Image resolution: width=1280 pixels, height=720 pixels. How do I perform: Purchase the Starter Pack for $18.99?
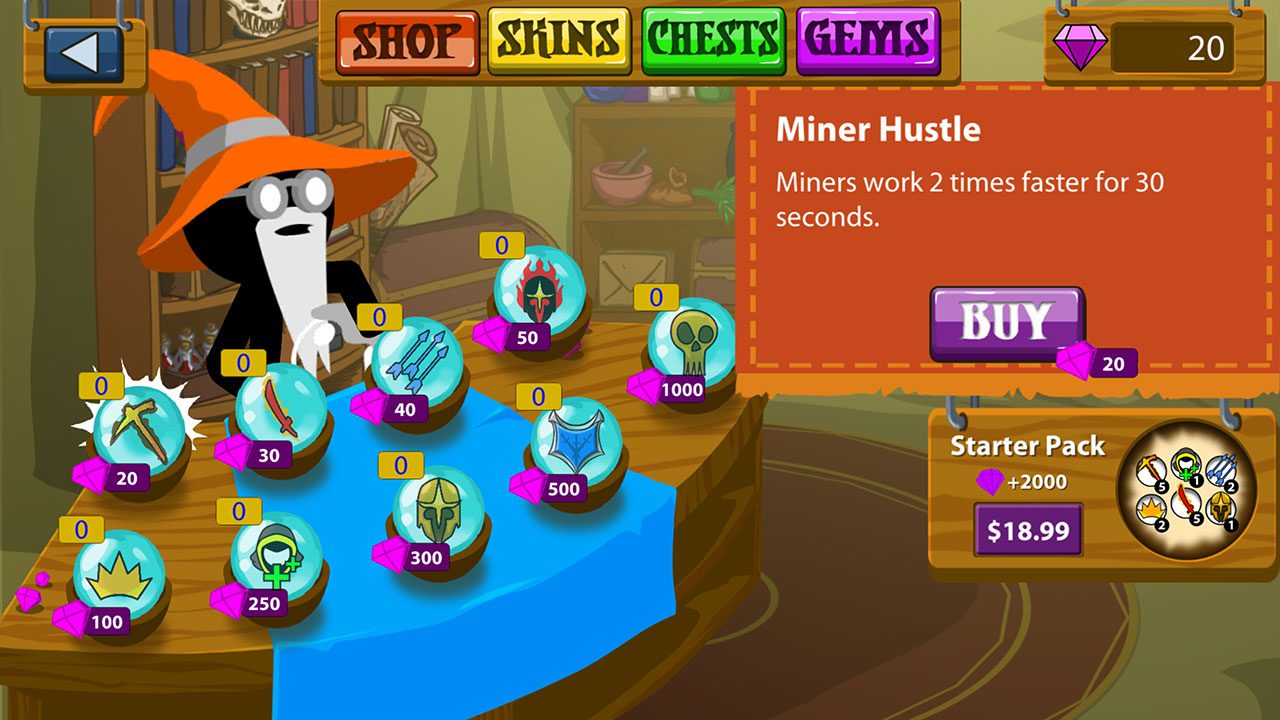pos(1028,530)
